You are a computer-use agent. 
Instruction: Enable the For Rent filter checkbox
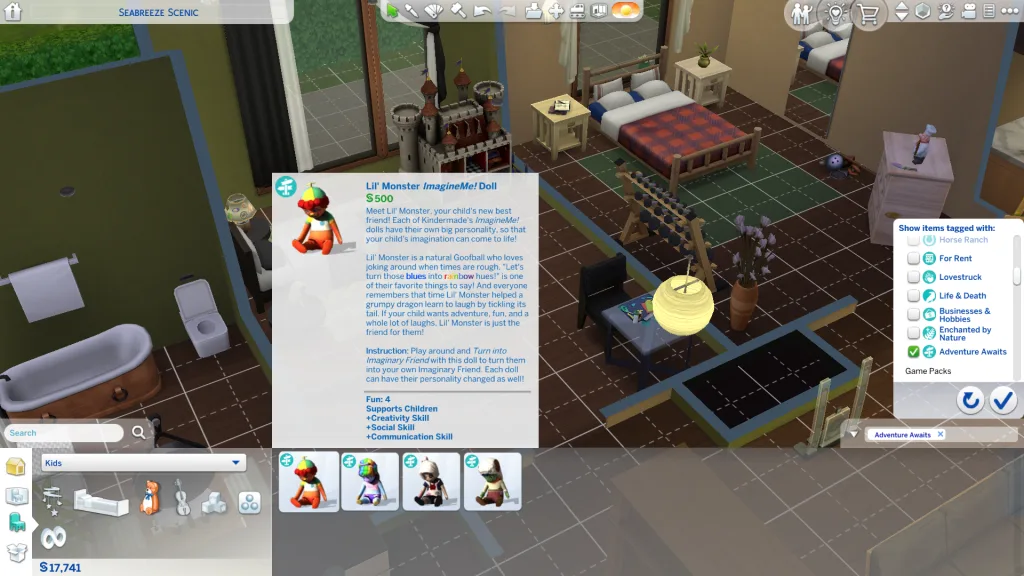point(914,259)
